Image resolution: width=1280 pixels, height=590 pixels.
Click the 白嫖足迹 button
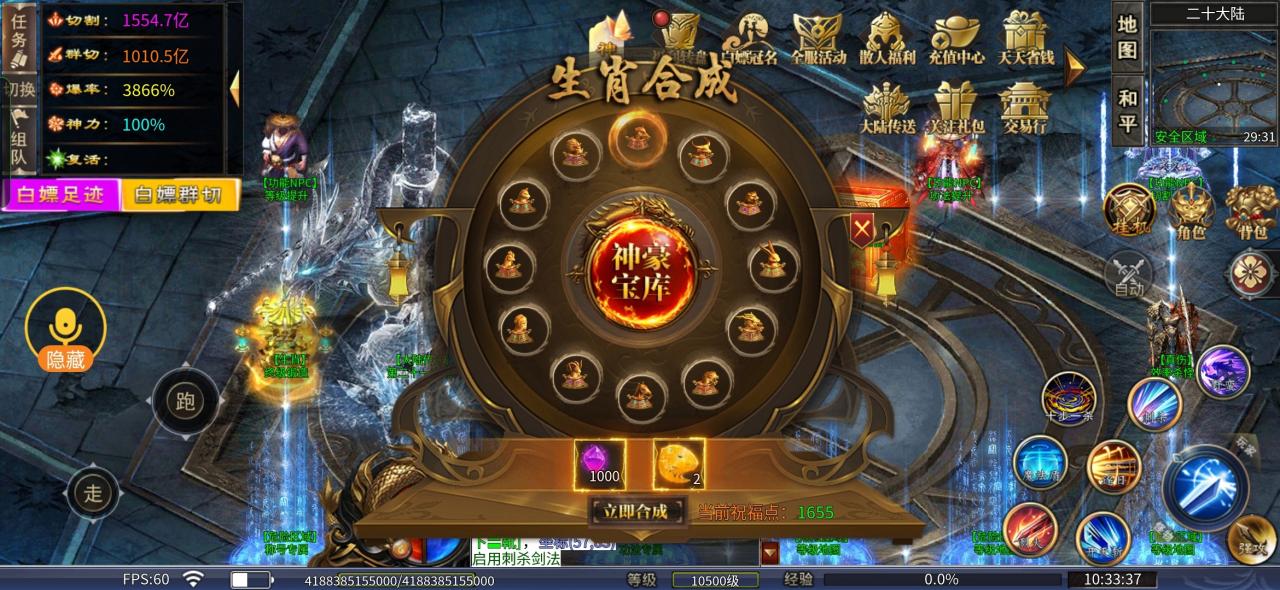[x=61, y=194]
